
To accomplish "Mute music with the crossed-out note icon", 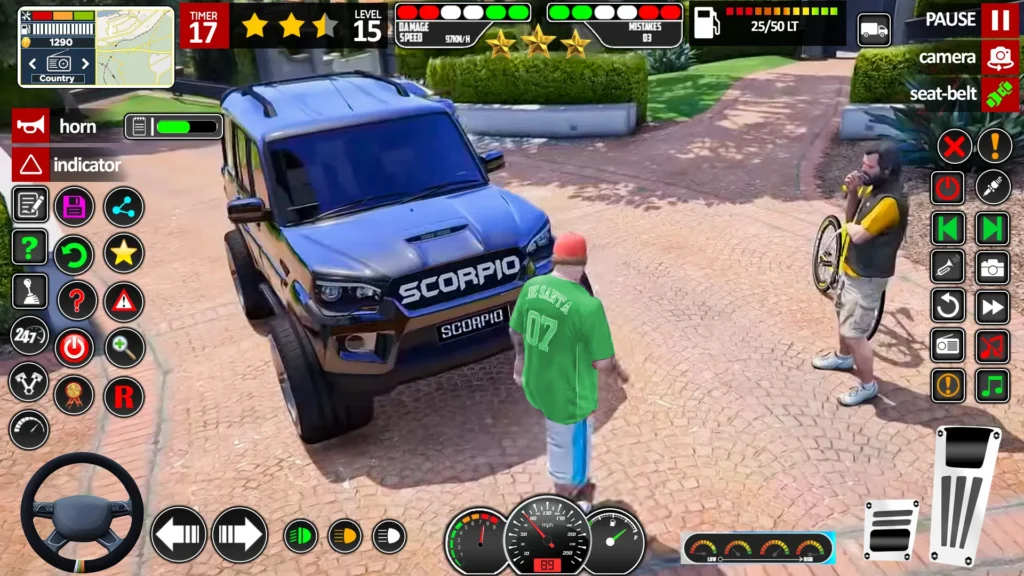I will coord(992,346).
